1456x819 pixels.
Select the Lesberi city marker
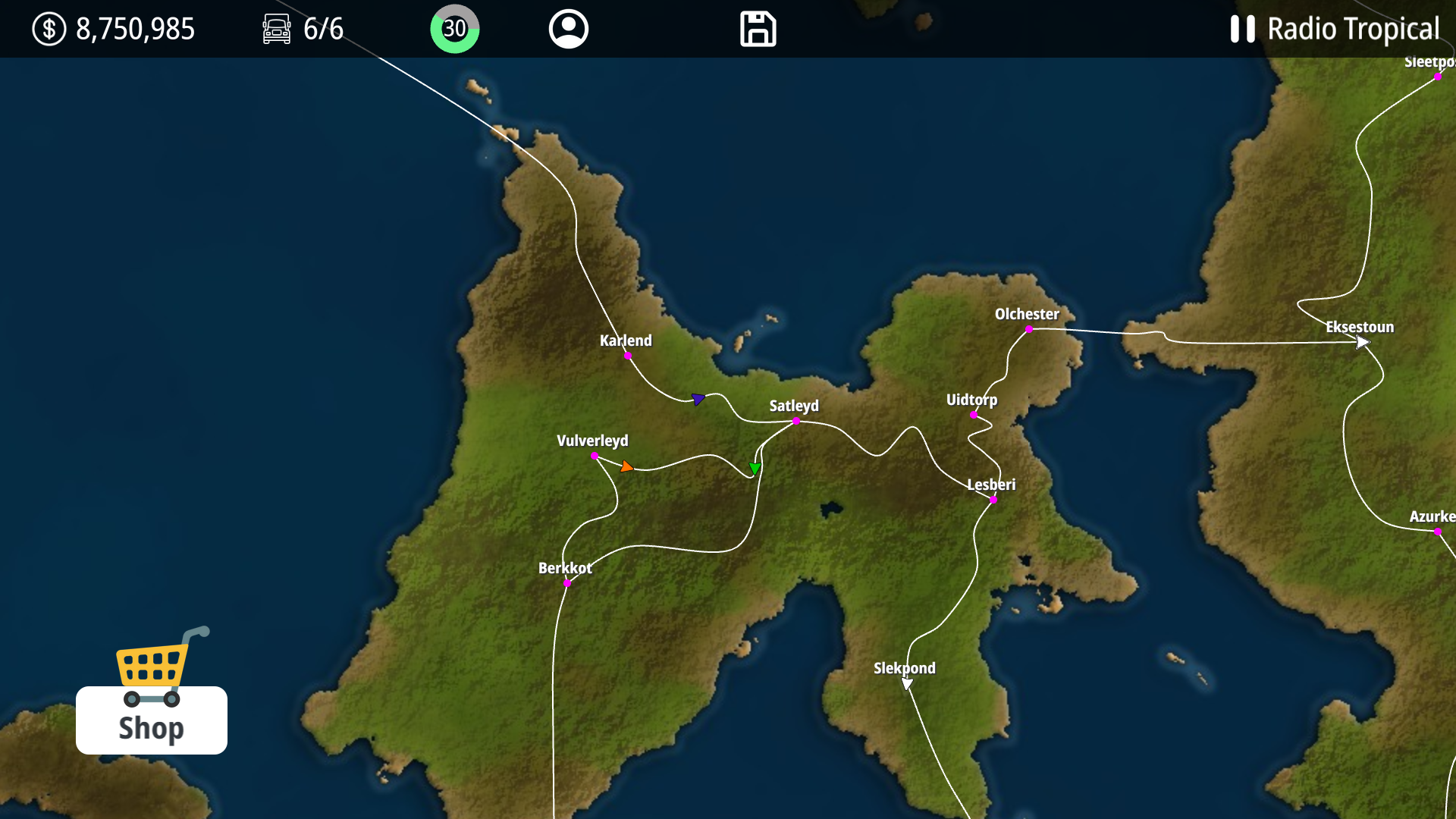click(993, 500)
